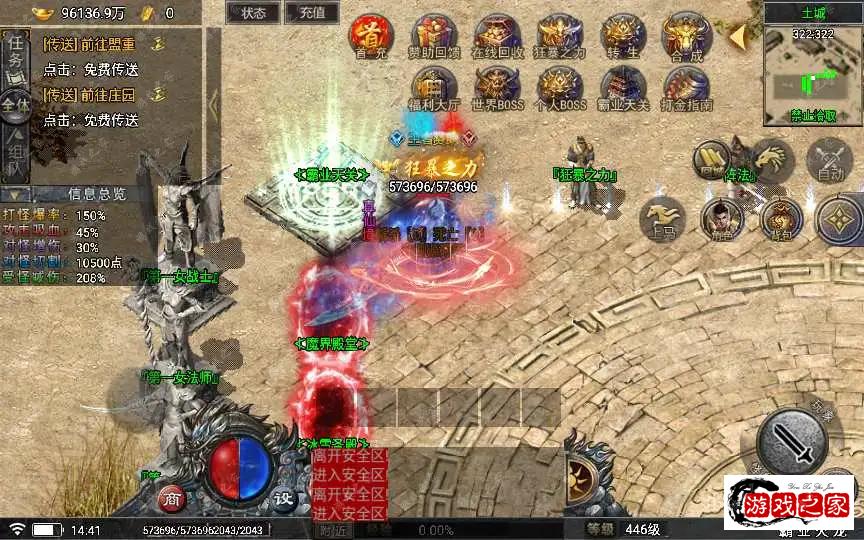
Task: Toggle the 自动 auto-combat button
Action: [x=830, y=160]
